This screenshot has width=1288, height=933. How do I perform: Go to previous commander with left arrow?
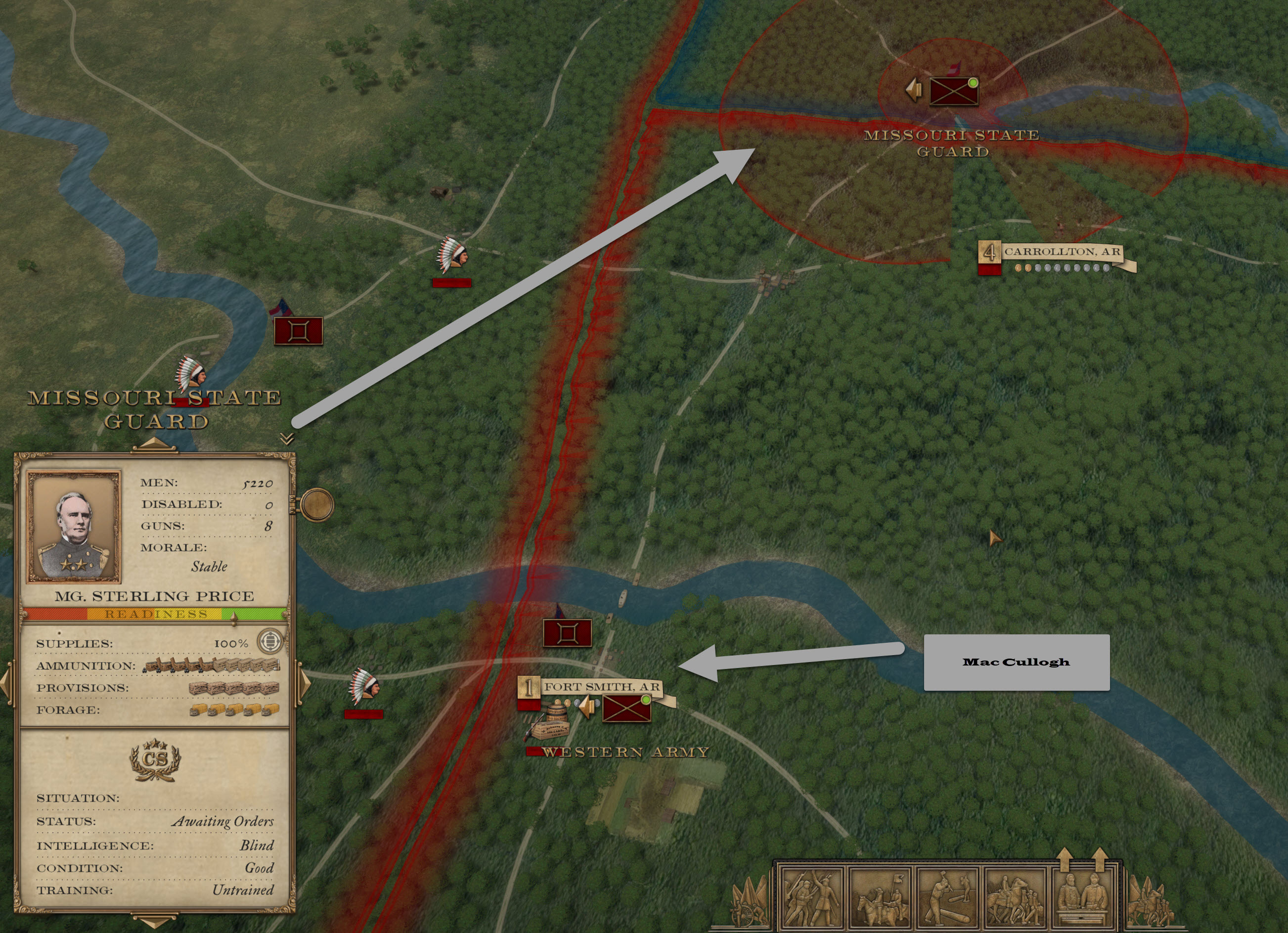[x=5, y=683]
